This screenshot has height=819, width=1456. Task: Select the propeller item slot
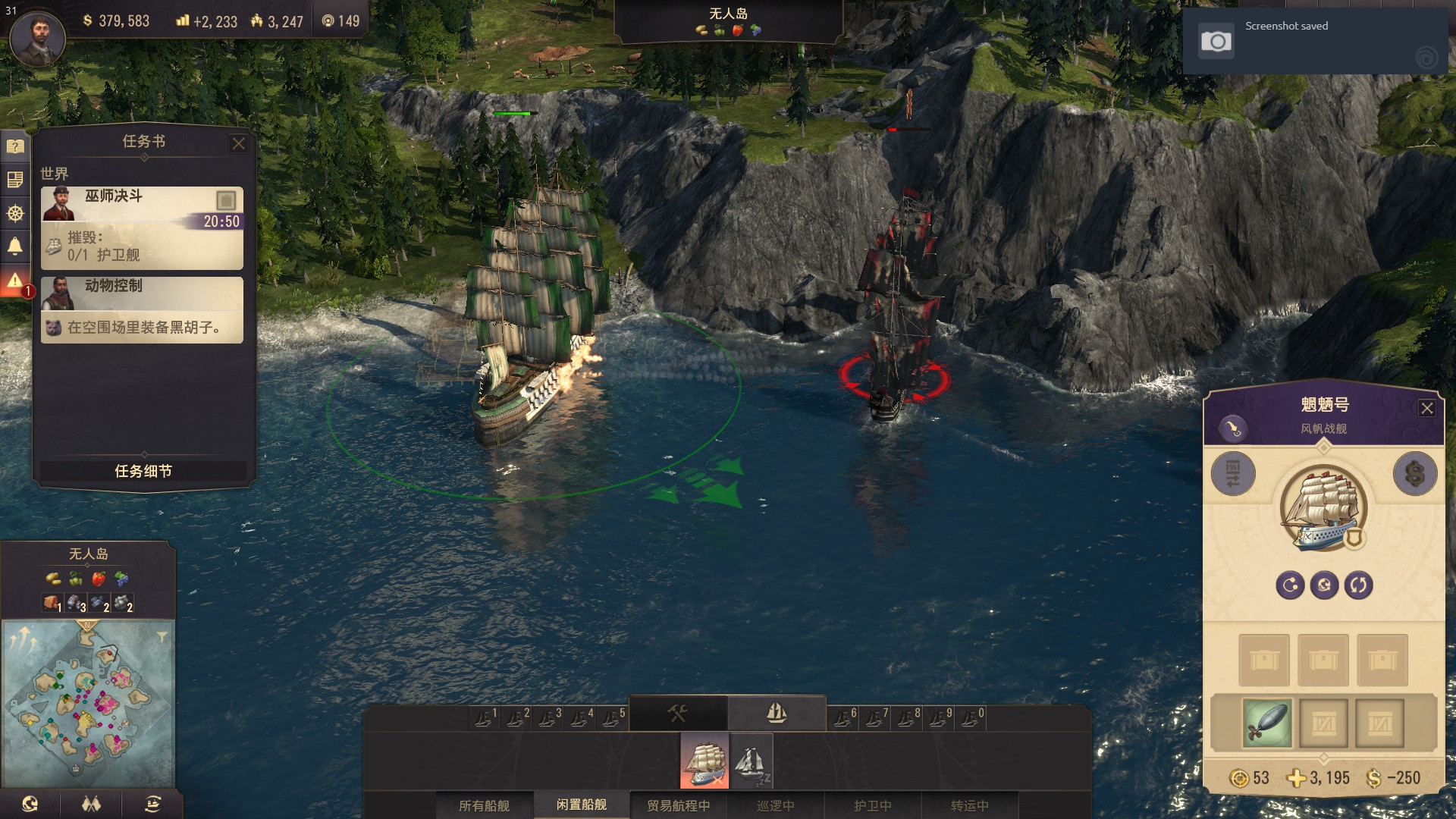pos(1266,723)
